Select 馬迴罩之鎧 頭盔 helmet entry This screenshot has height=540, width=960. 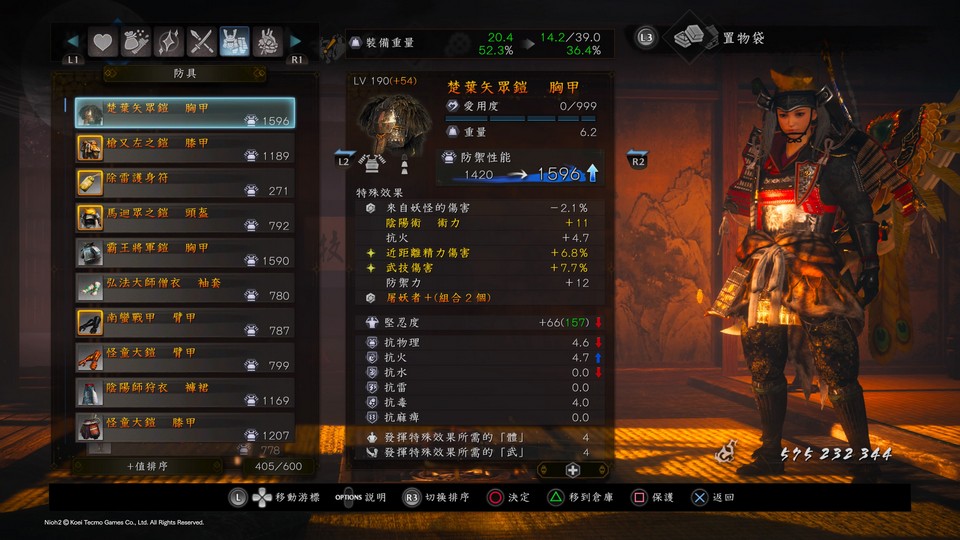point(185,218)
